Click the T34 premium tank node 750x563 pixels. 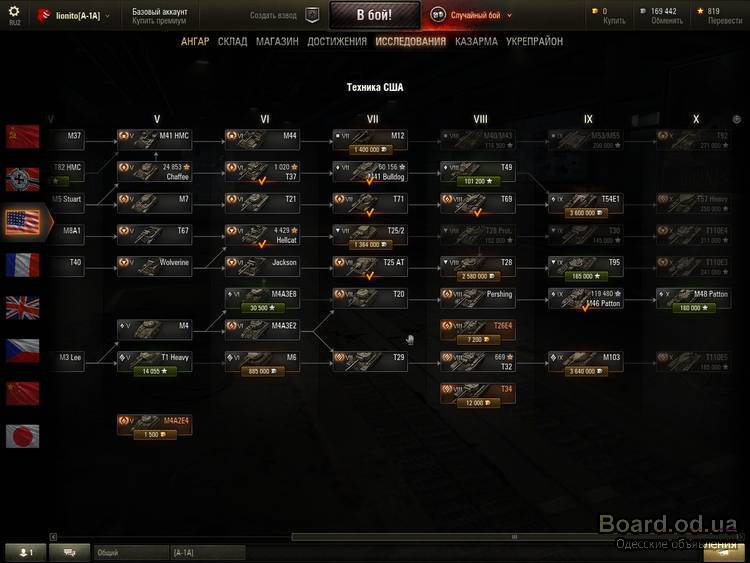(x=478, y=395)
